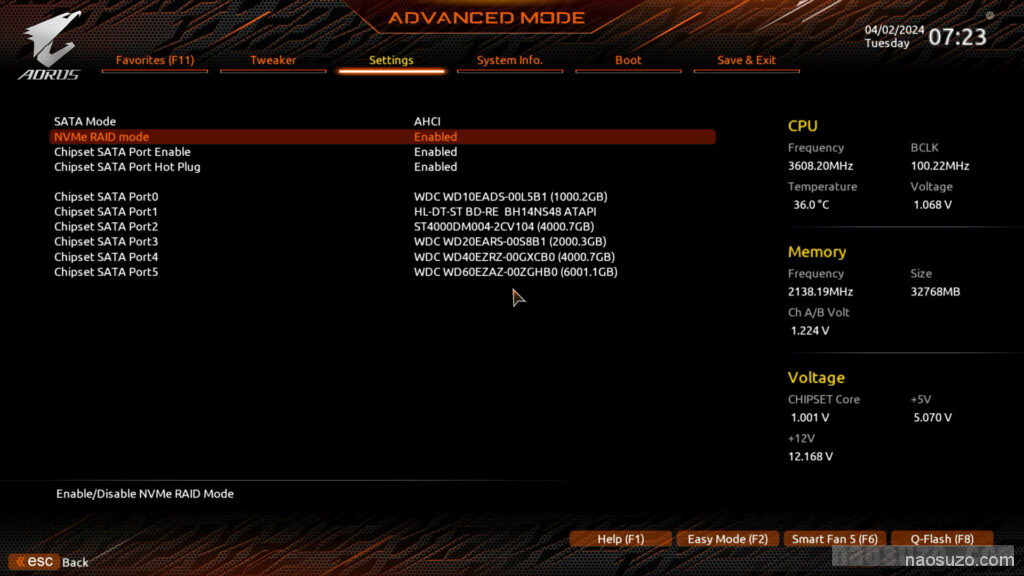Select Chipset SATA Port3 entry
This screenshot has width=1024, height=576.
point(106,242)
